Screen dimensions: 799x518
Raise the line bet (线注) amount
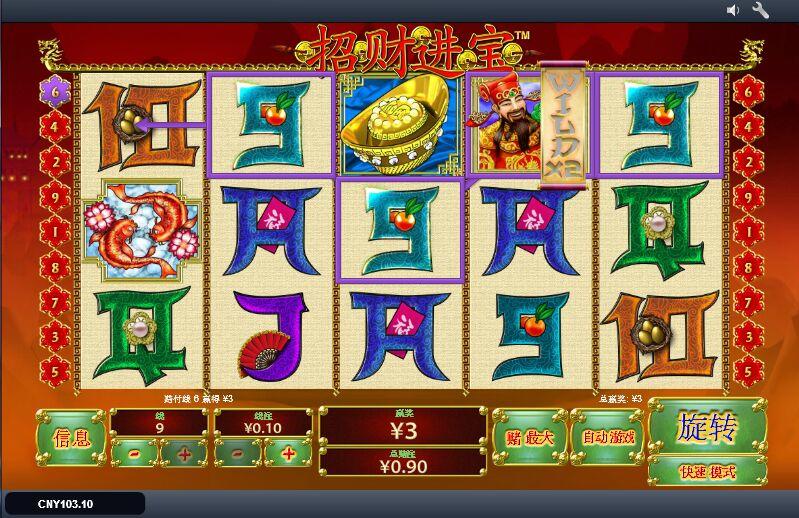click(x=288, y=453)
